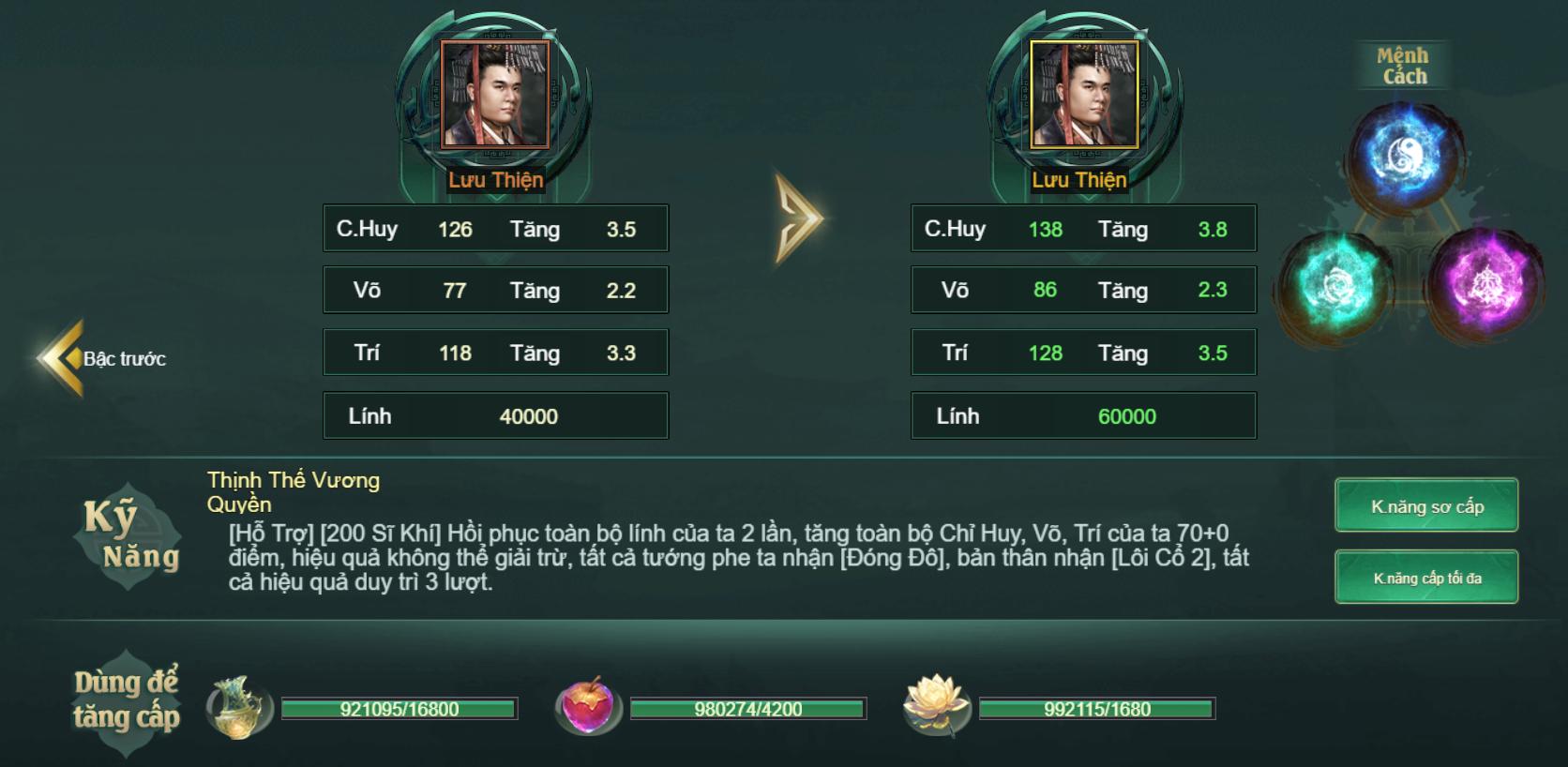Go back to Bậc trước tier
The image size is (1568, 767).
point(101,358)
